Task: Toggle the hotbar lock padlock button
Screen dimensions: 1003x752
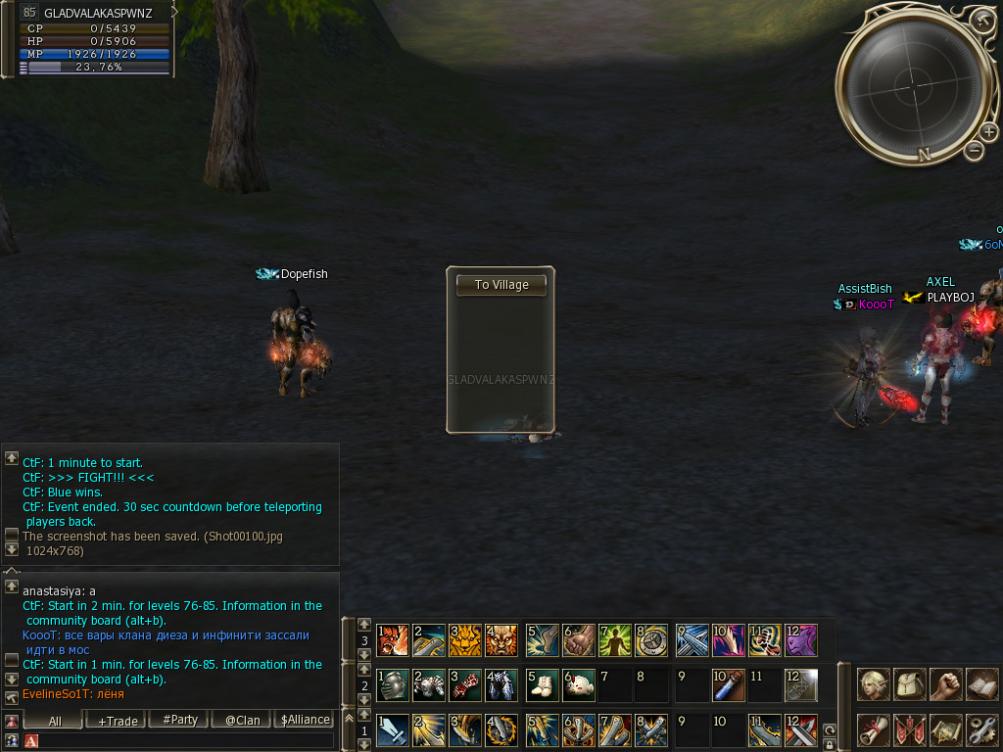Action: 830,743
